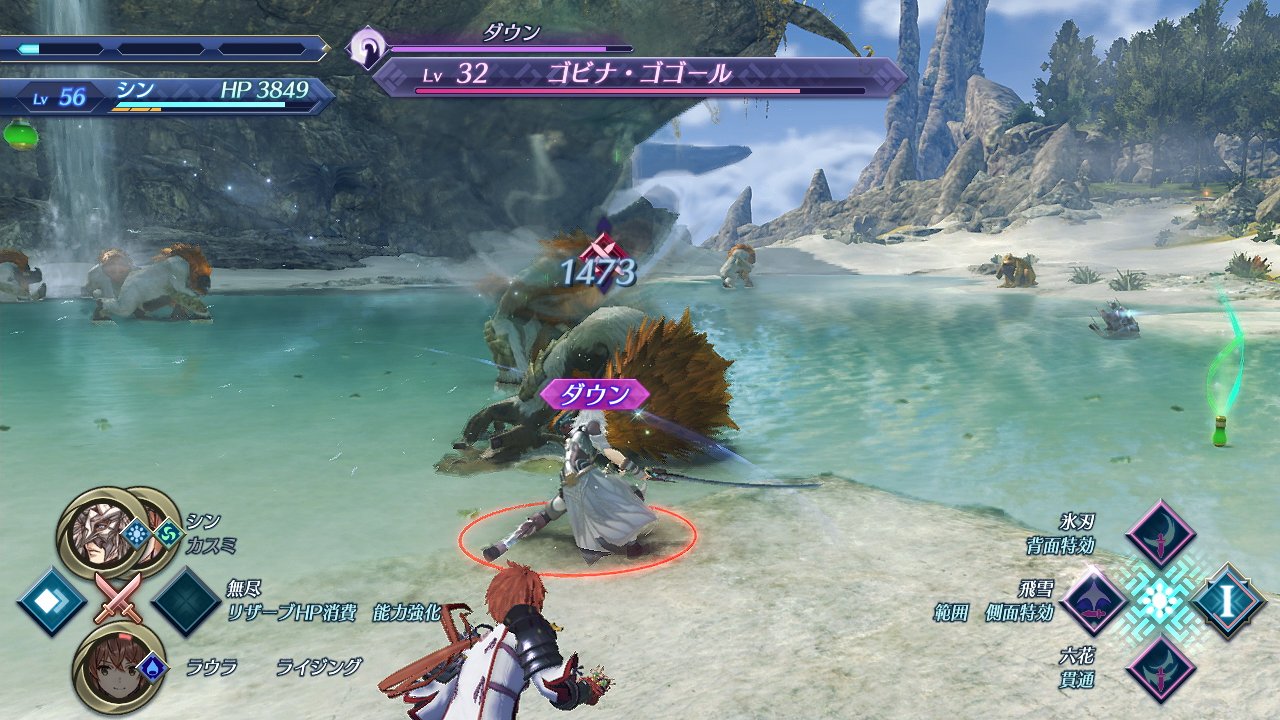The height and width of the screenshot is (720, 1280).
Task: Select the glowing ice element icon between arts
Action: click(1160, 601)
